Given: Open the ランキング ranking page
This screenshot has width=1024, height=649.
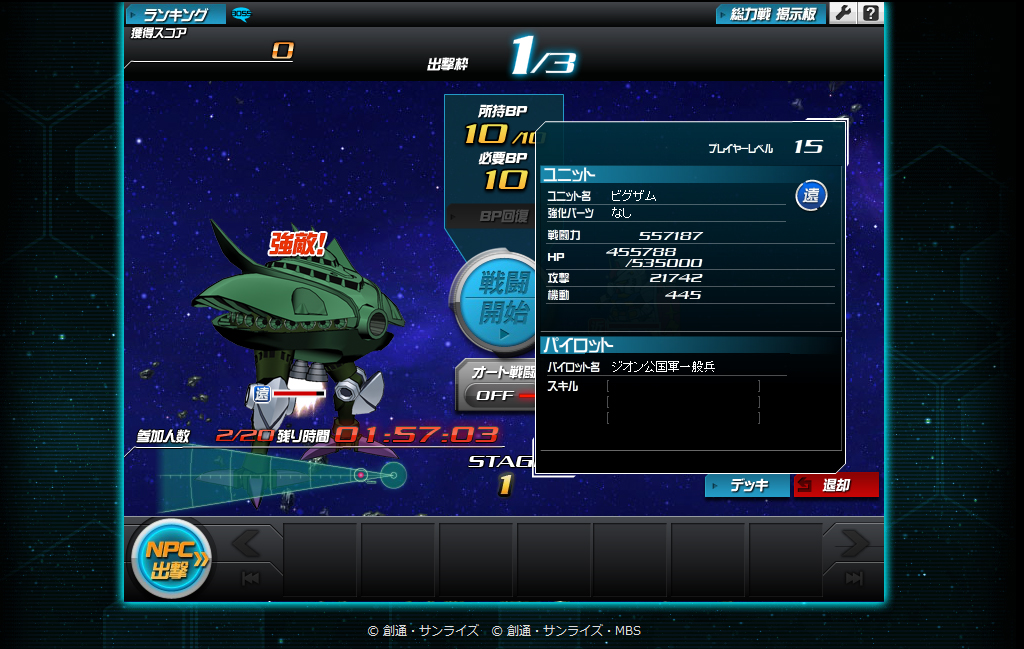Looking at the screenshot, I should point(175,14).
